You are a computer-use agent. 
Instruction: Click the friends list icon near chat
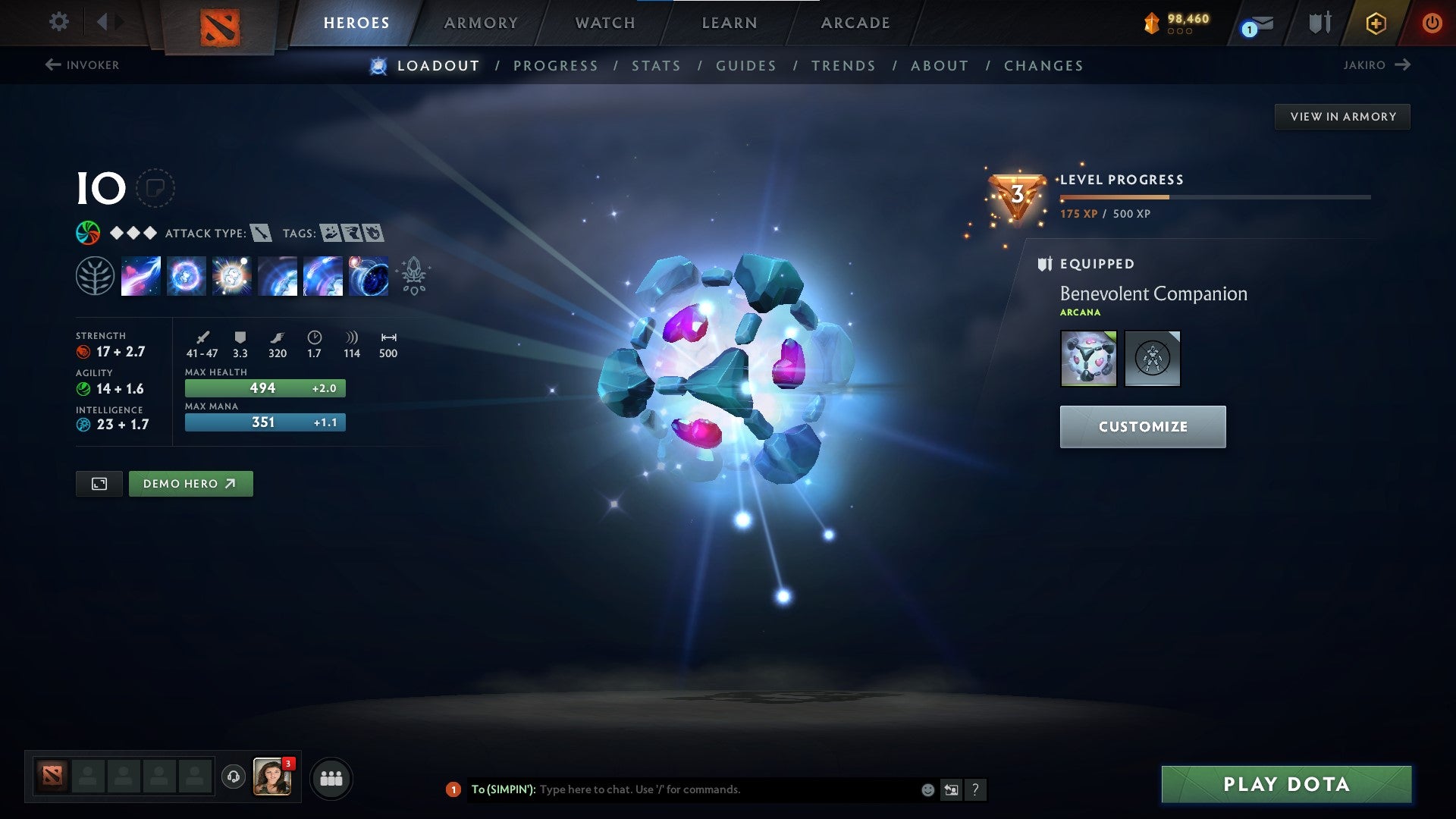point(331,777)
